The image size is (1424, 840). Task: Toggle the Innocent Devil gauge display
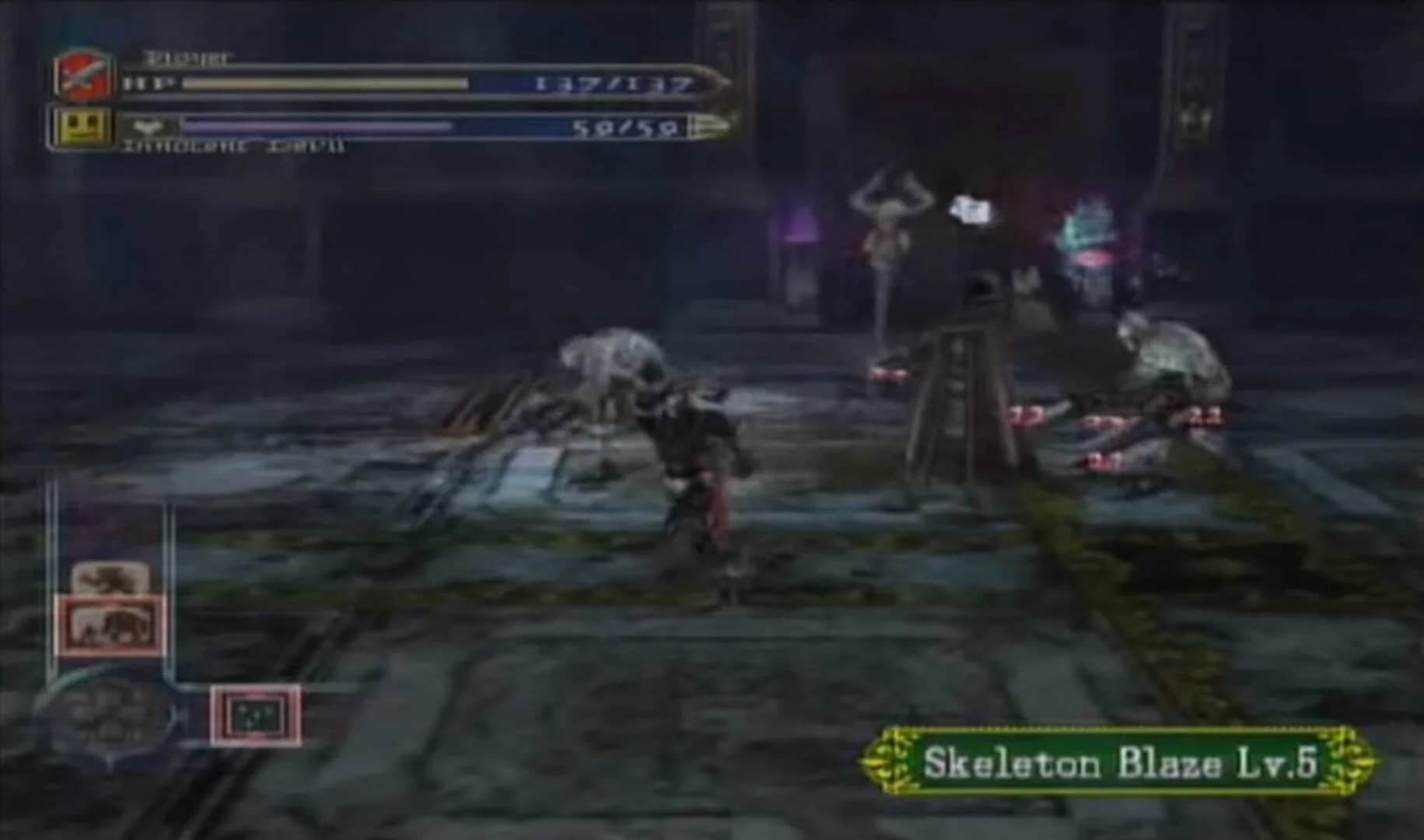click(x=319, y=124)
